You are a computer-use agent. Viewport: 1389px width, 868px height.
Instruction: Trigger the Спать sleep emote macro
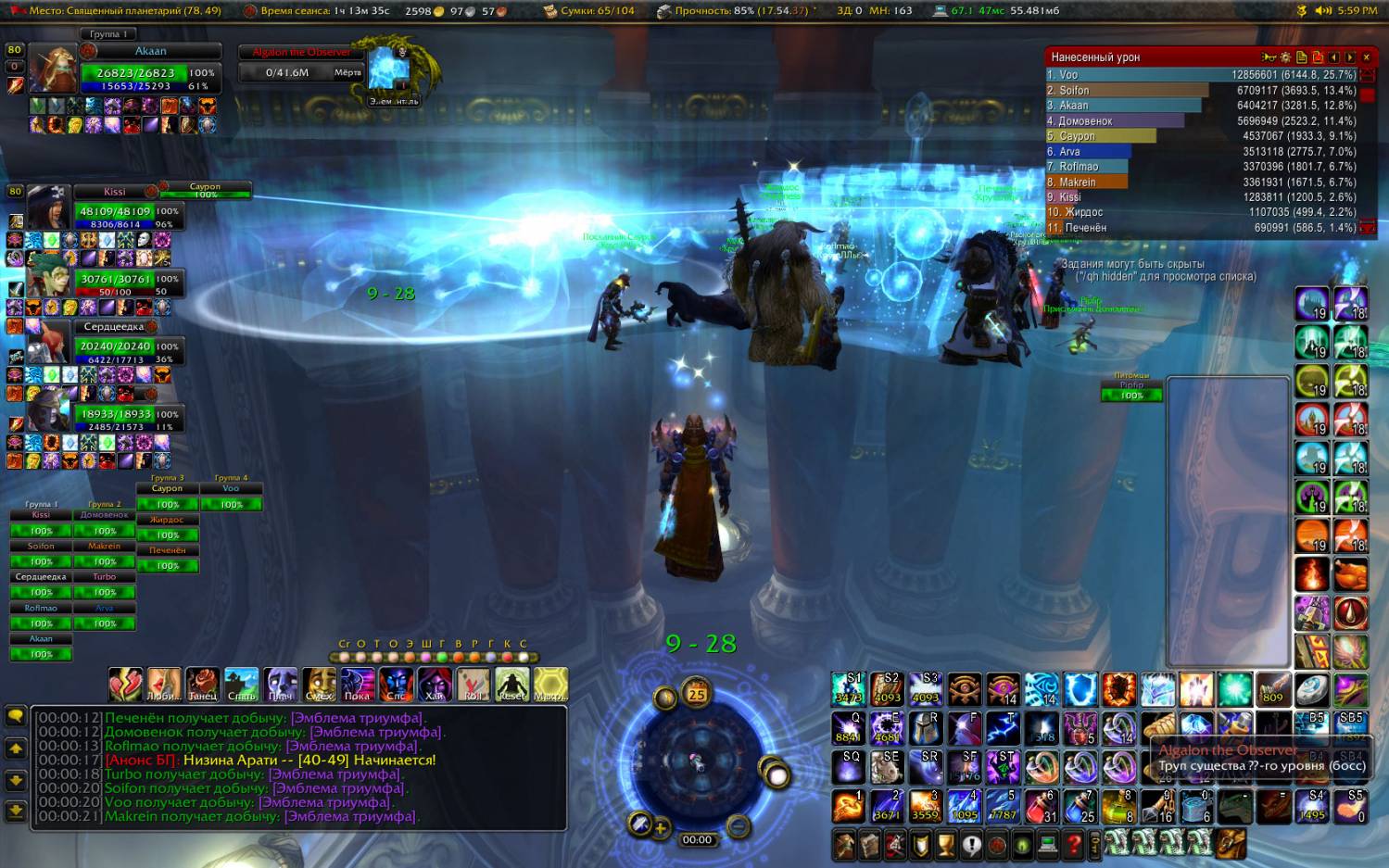click(x=241, y=685)
